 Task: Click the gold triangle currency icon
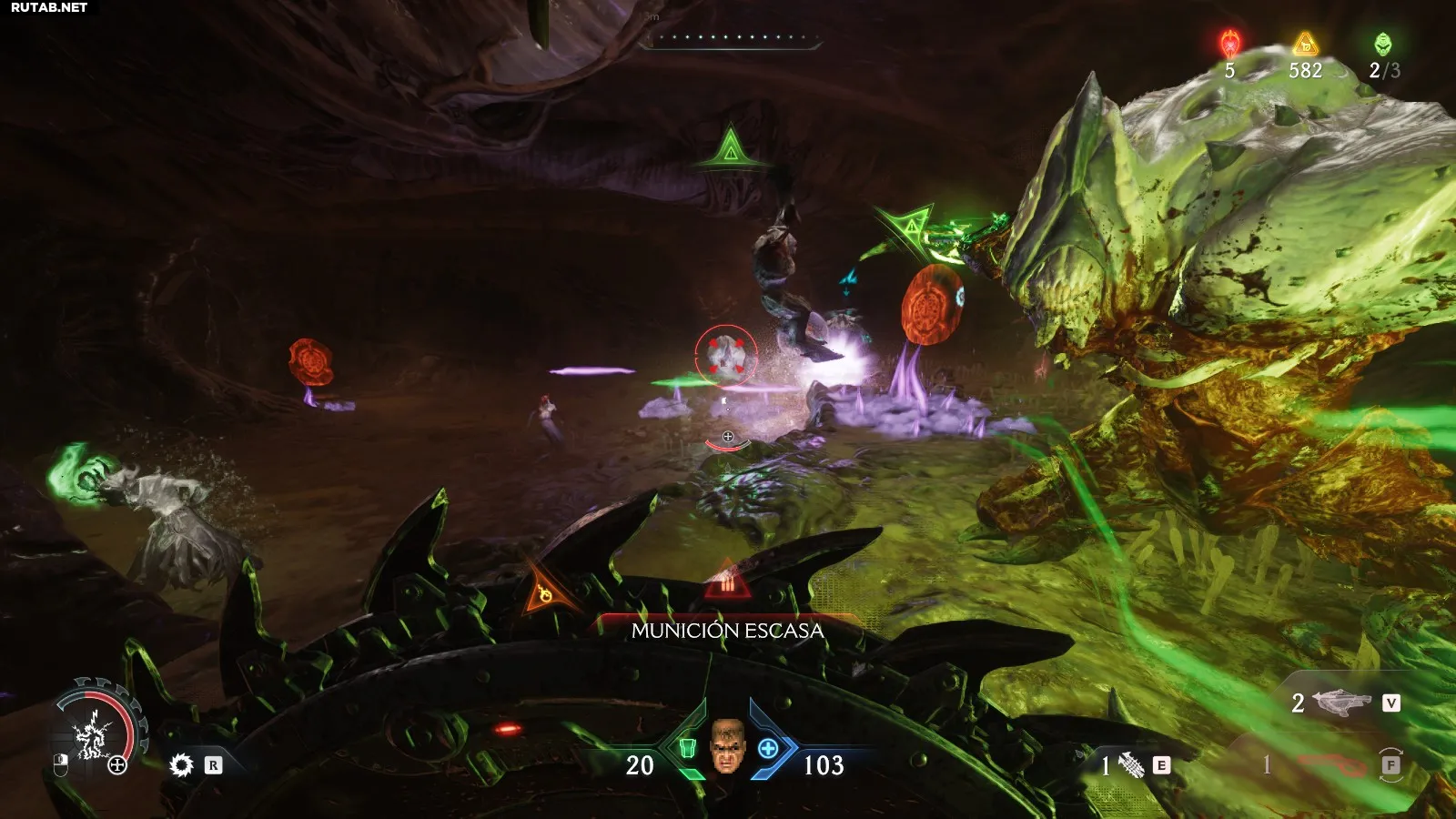[x=1305, y=44]
